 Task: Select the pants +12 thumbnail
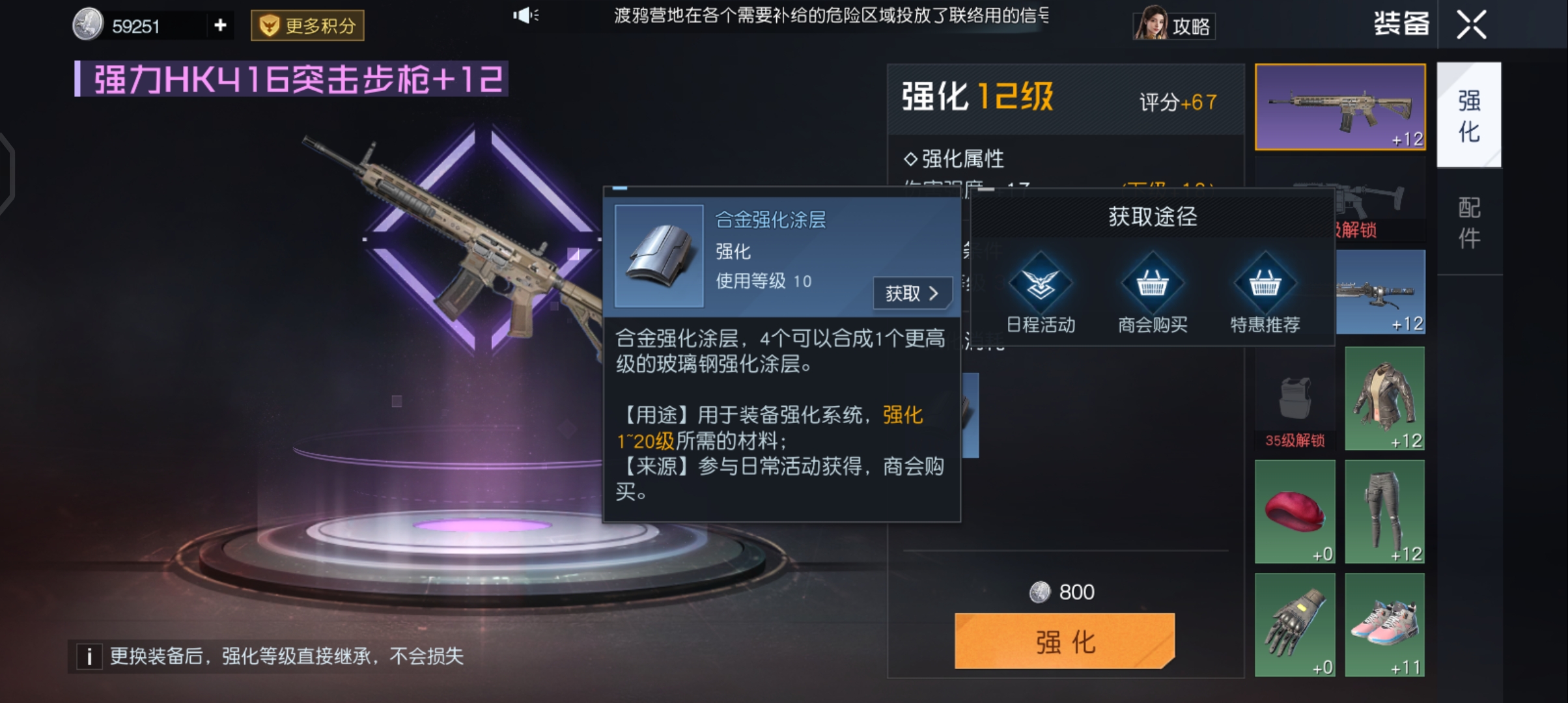point(1384,512)
